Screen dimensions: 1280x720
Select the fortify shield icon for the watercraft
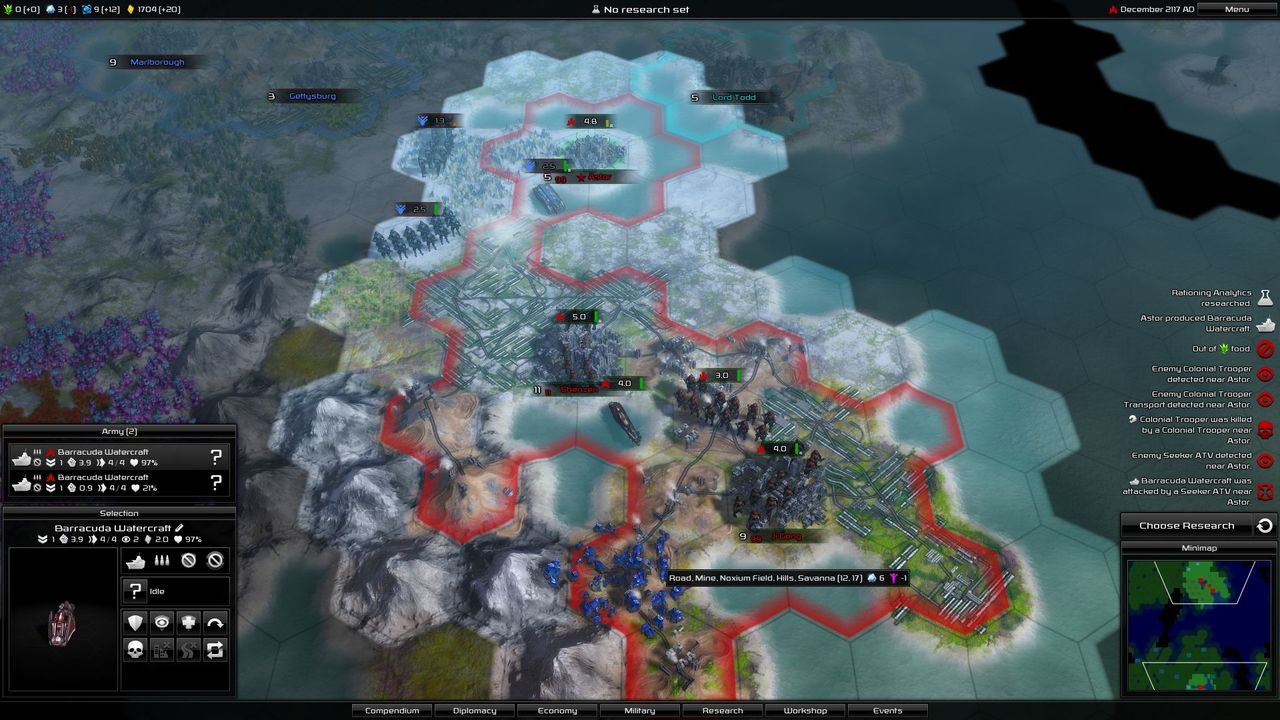click(137, 622)
